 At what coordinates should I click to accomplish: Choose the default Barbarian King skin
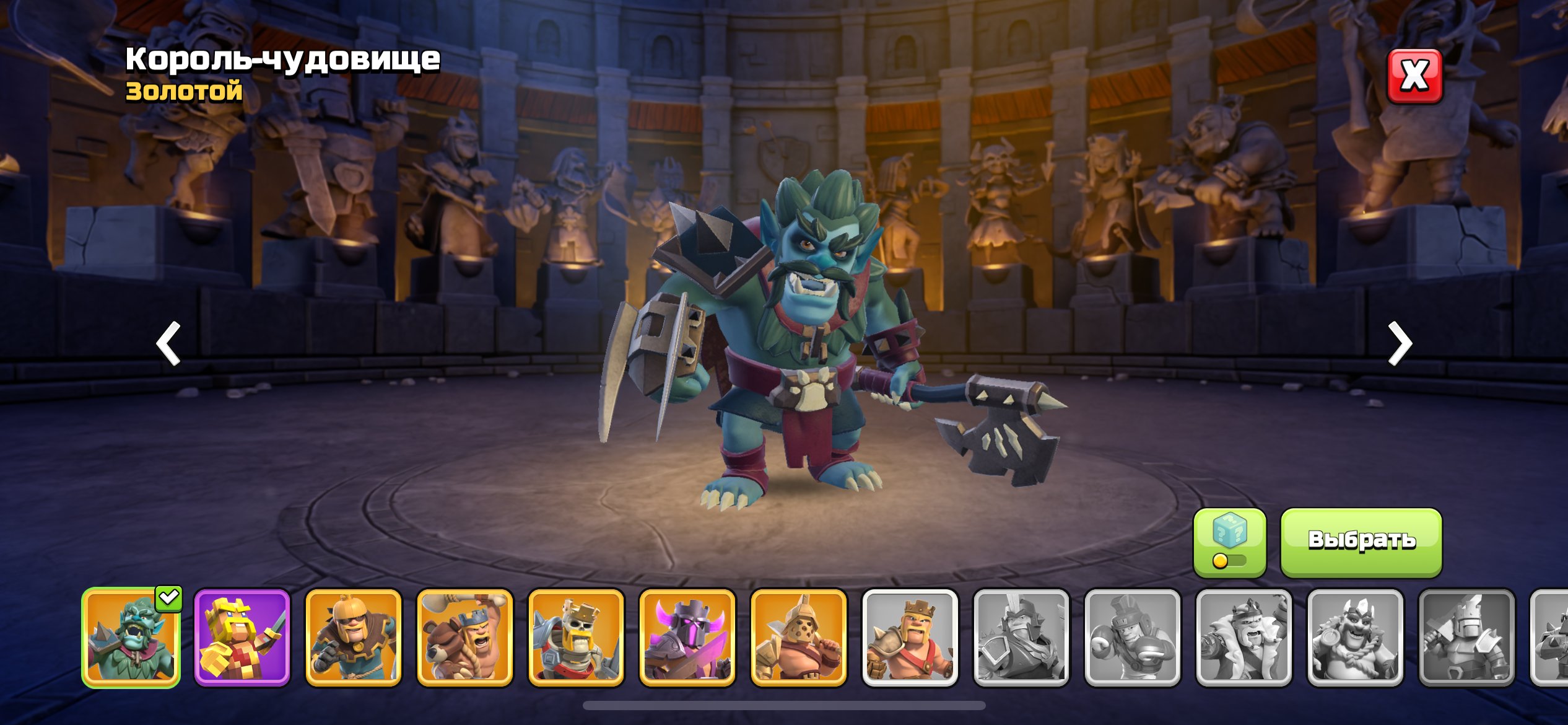click(x=910, y=638)
